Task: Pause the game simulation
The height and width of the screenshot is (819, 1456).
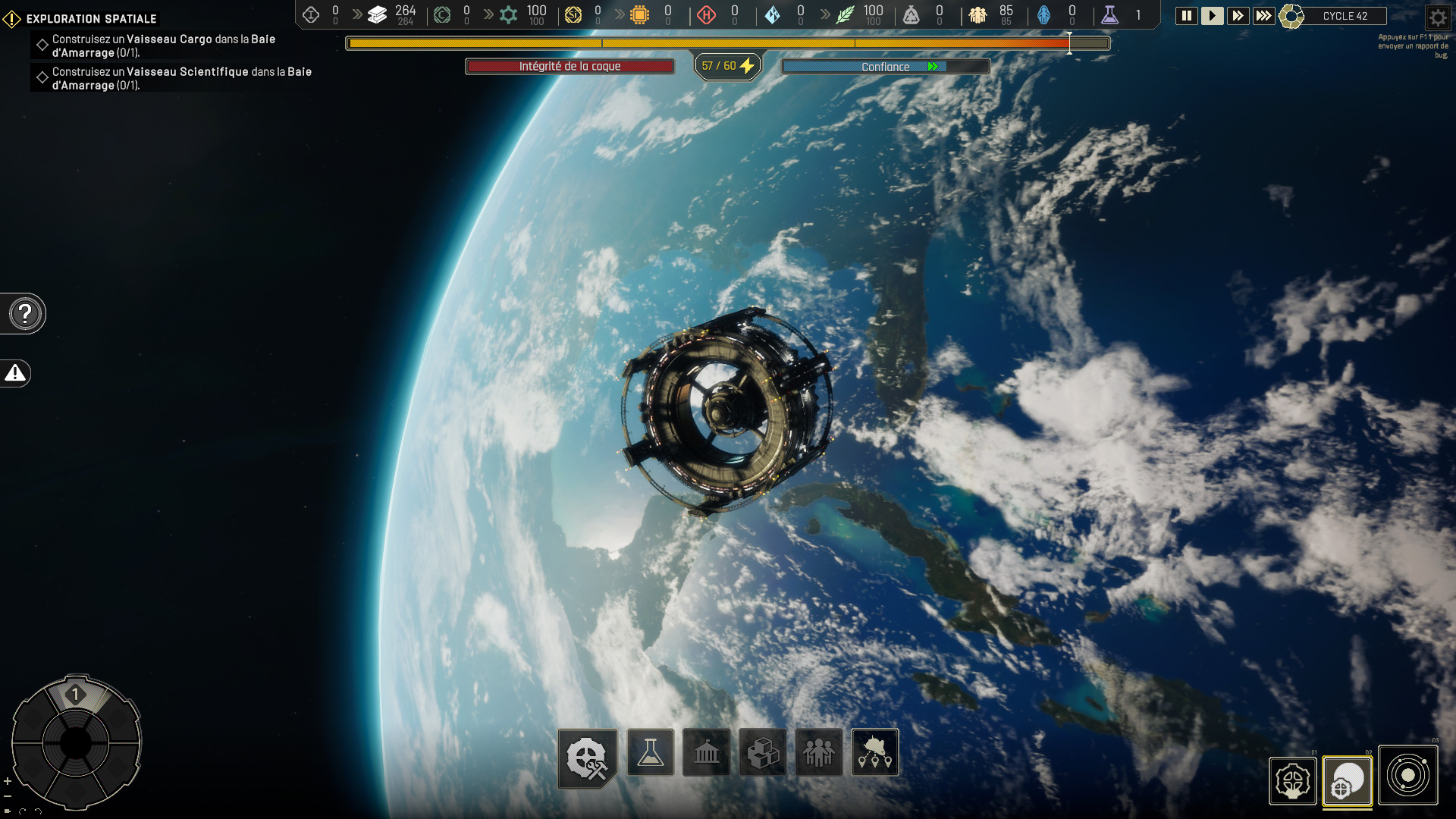Action: 1186,16
